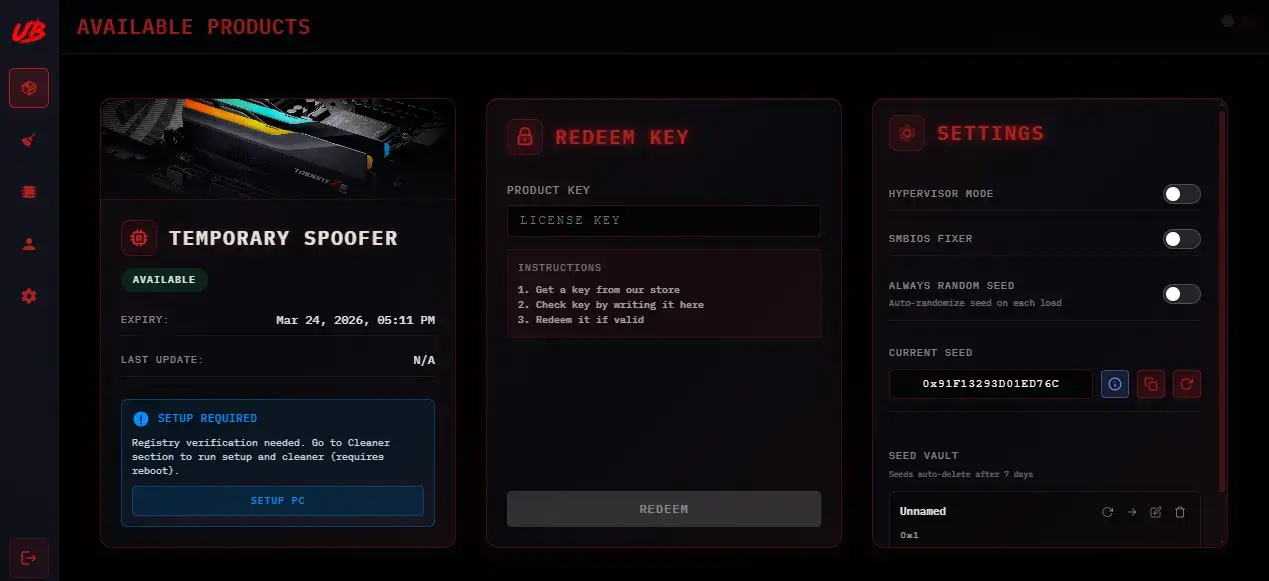Rename the Unnamed vault seed with the edit icon
Screen dimensions: 1269x581
[1156, 512]
